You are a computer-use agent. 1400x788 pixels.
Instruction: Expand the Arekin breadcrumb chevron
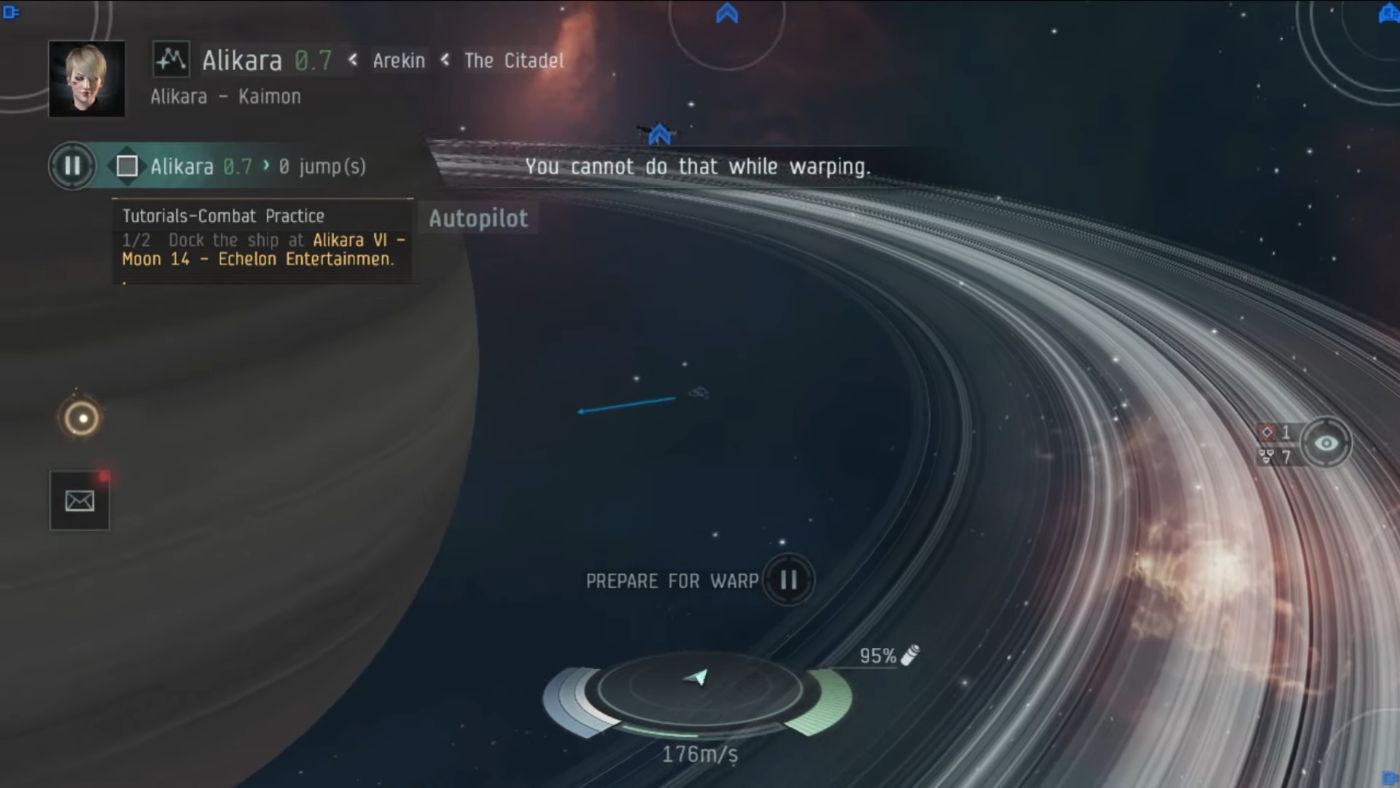point(352,60)
